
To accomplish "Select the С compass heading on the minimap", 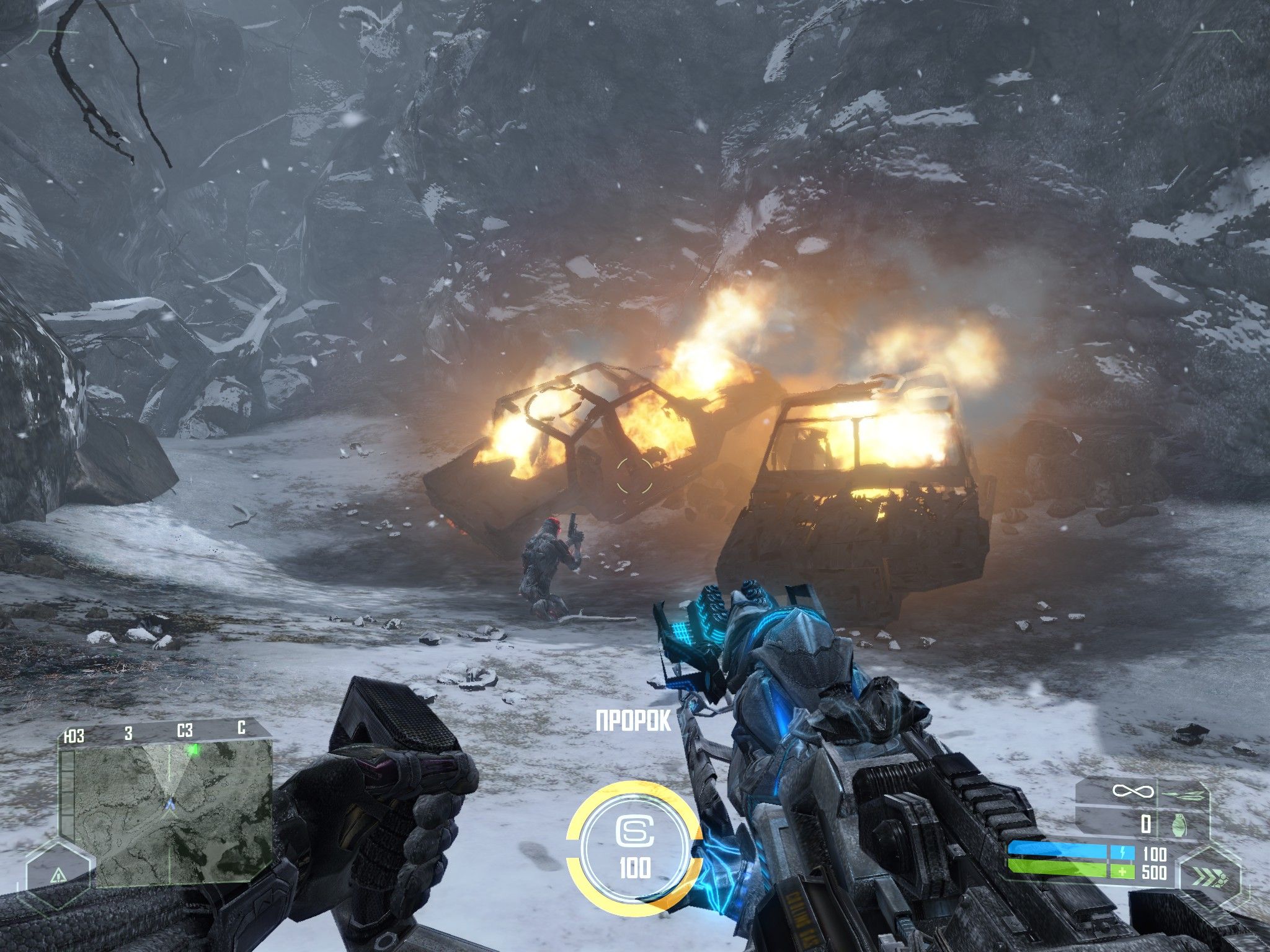I will 241,729.
